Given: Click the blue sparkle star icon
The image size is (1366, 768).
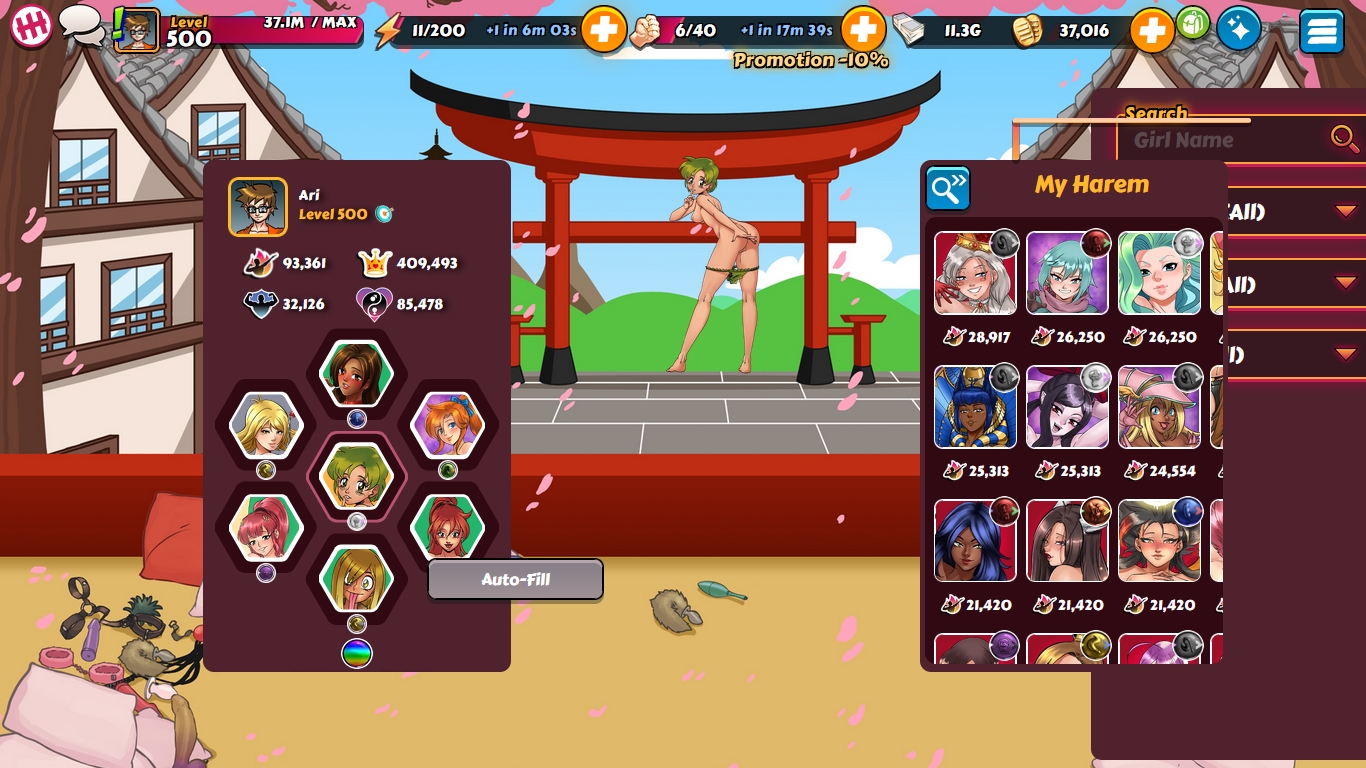Looking at the screenshot, I should (1238, 30).
